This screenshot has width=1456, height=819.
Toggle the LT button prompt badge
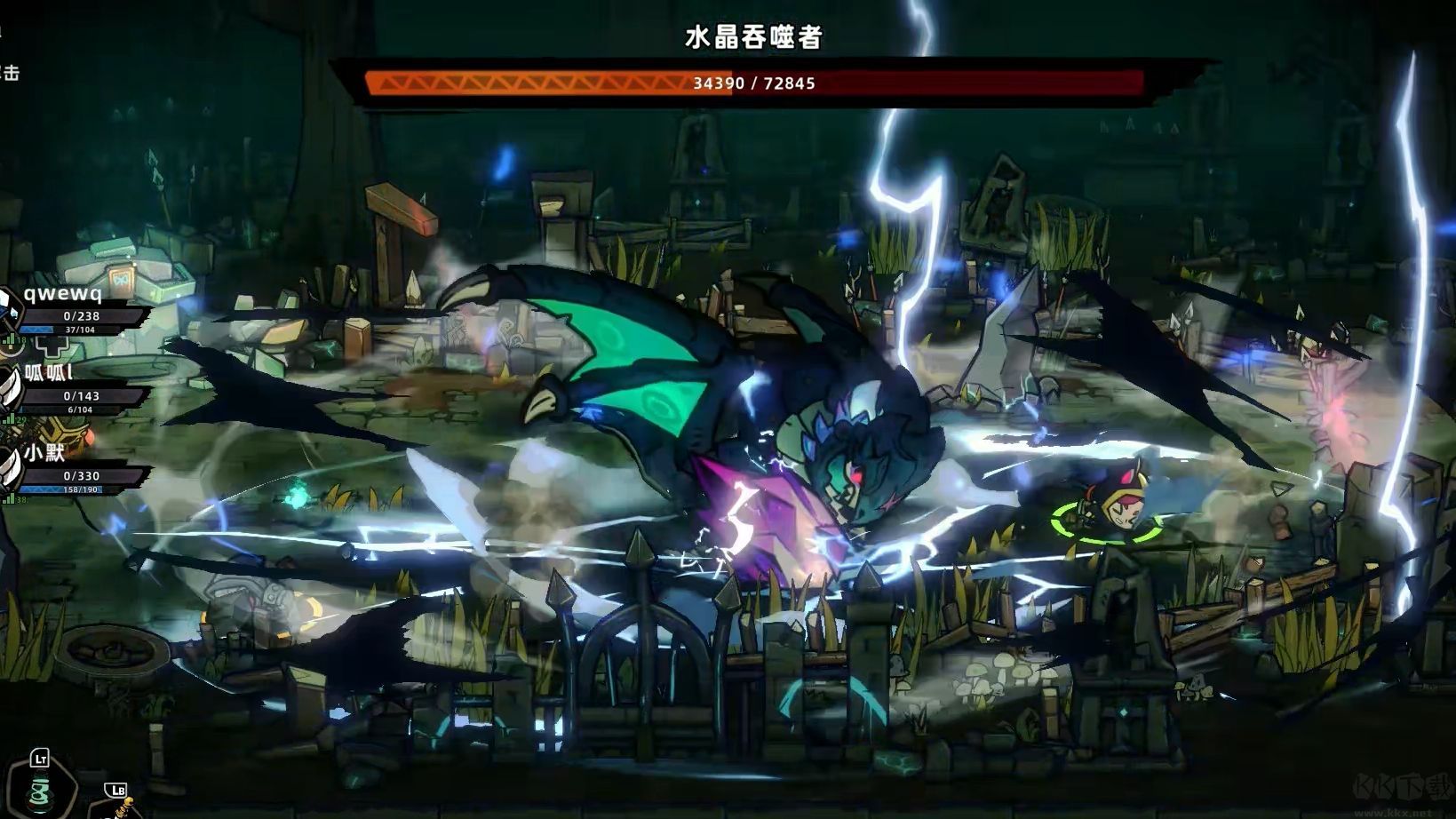[40, 758]
